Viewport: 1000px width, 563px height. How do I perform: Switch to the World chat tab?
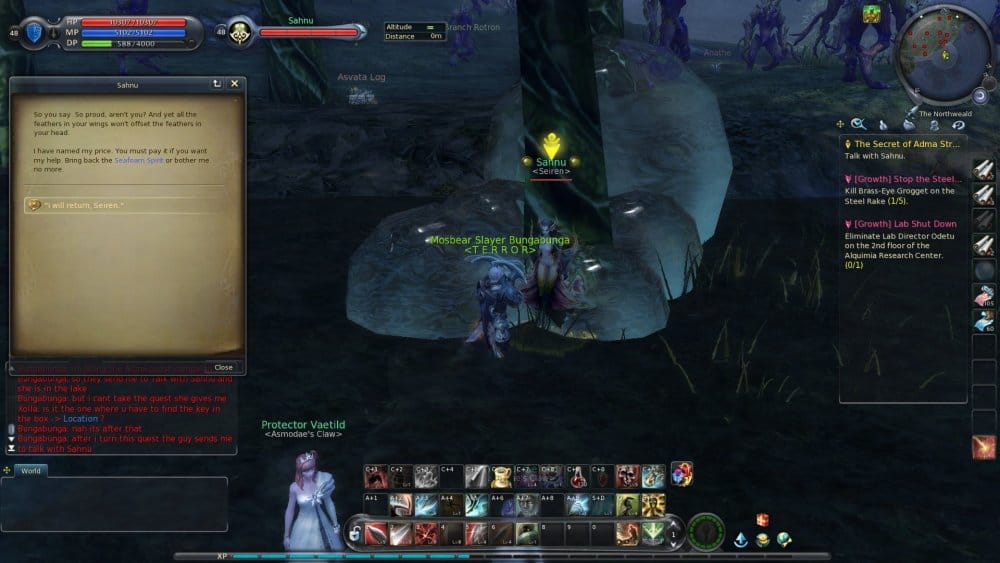tap(31, 470)
